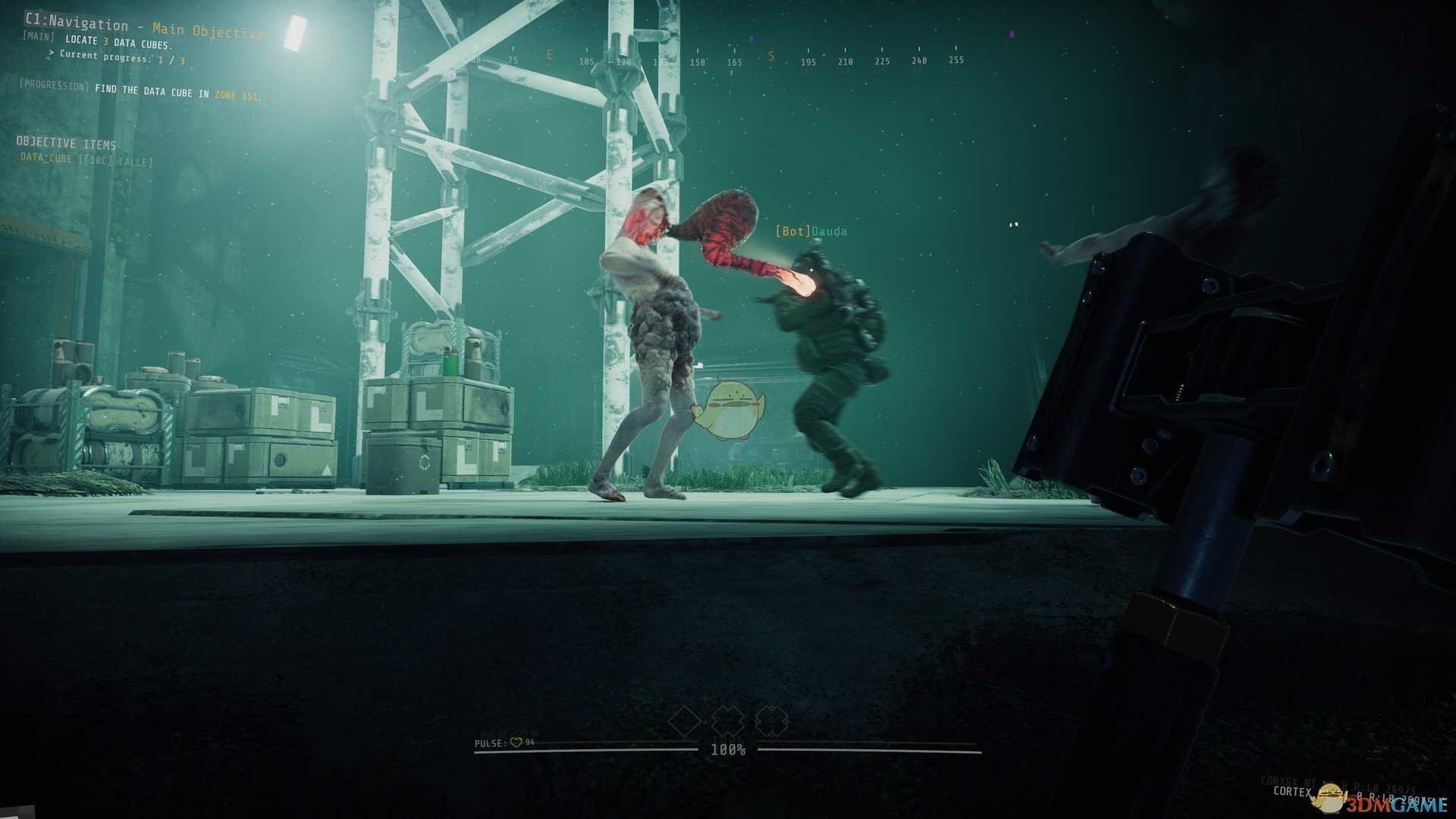Expand the [PROGRESSION] objective entry
The image size is (1456, 819).
(140, 90)
